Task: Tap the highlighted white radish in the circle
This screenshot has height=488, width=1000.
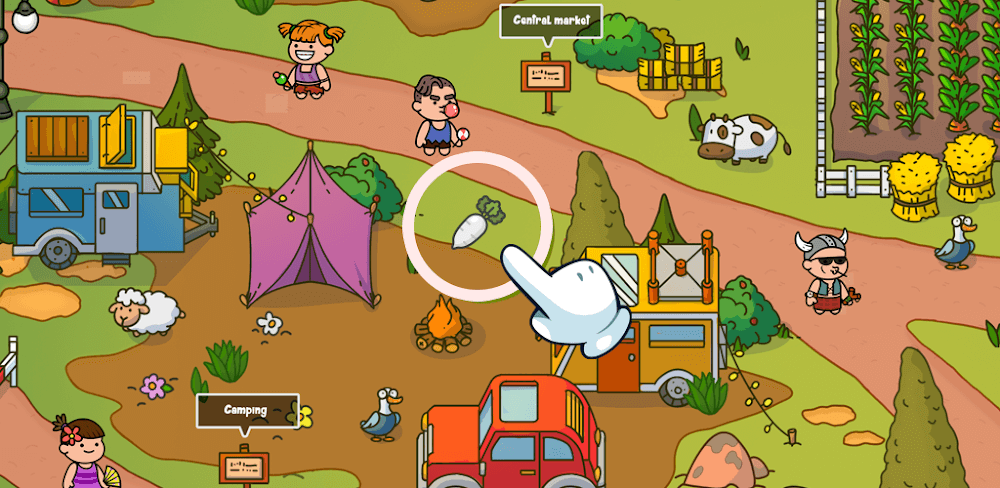Action: tap(474, 224)
